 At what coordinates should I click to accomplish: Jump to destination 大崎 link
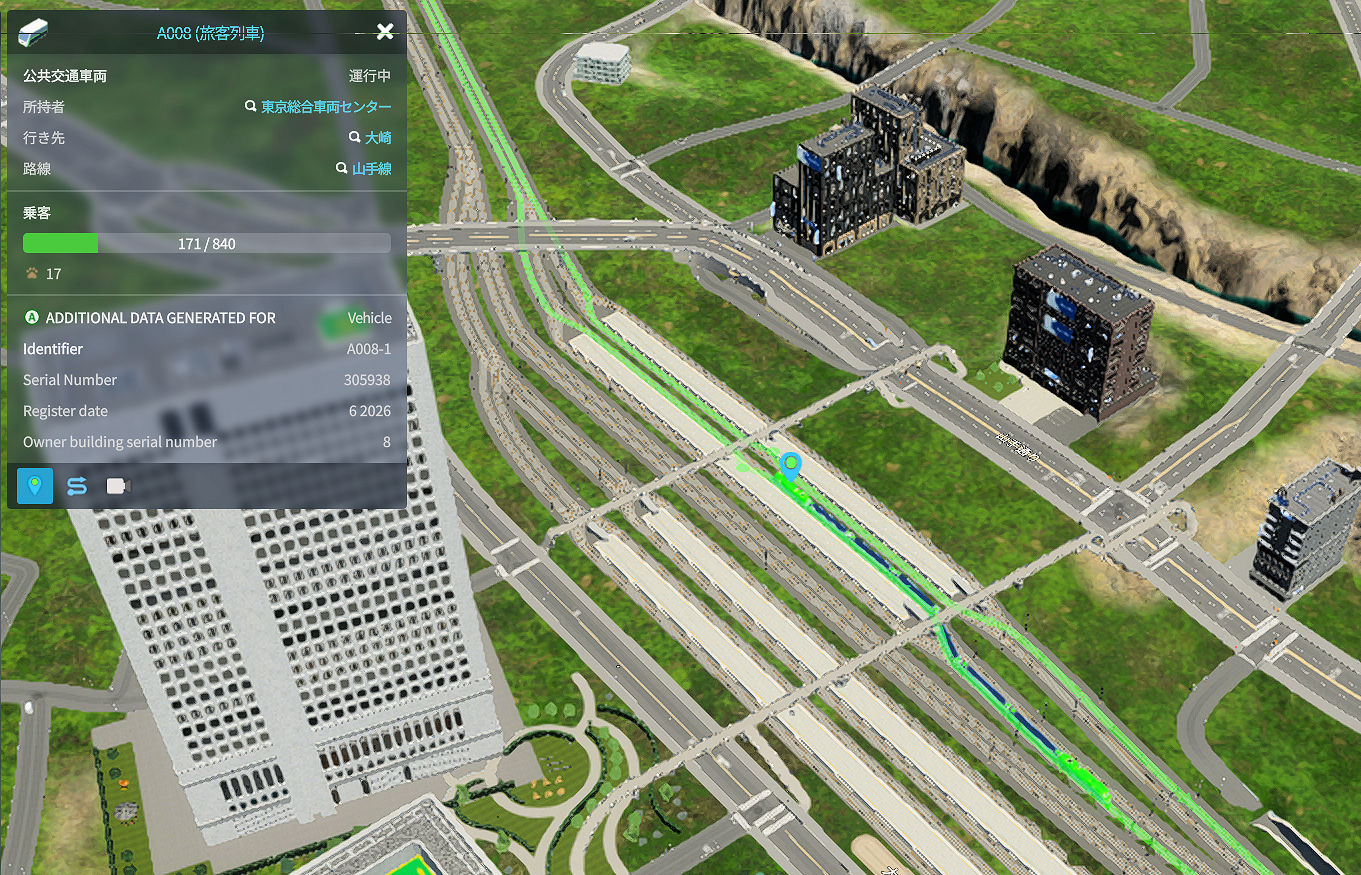(377, 138)
